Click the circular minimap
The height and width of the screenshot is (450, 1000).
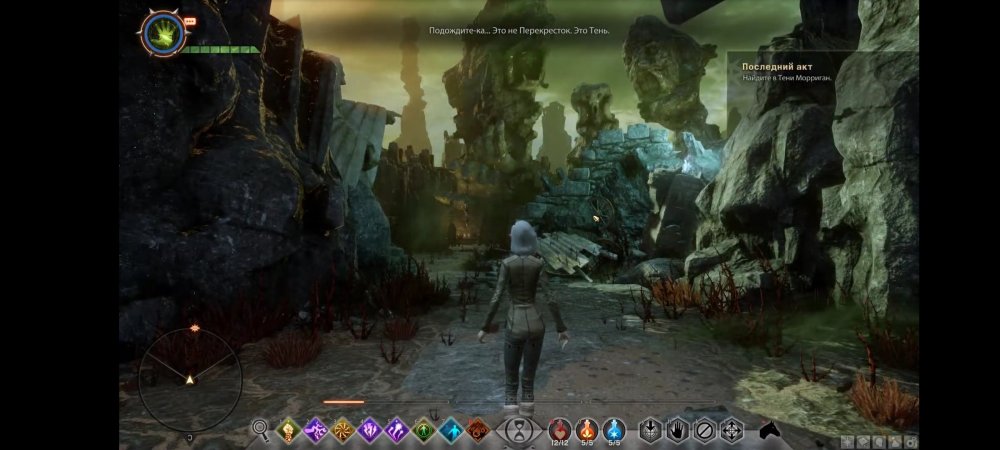[189, 379]
